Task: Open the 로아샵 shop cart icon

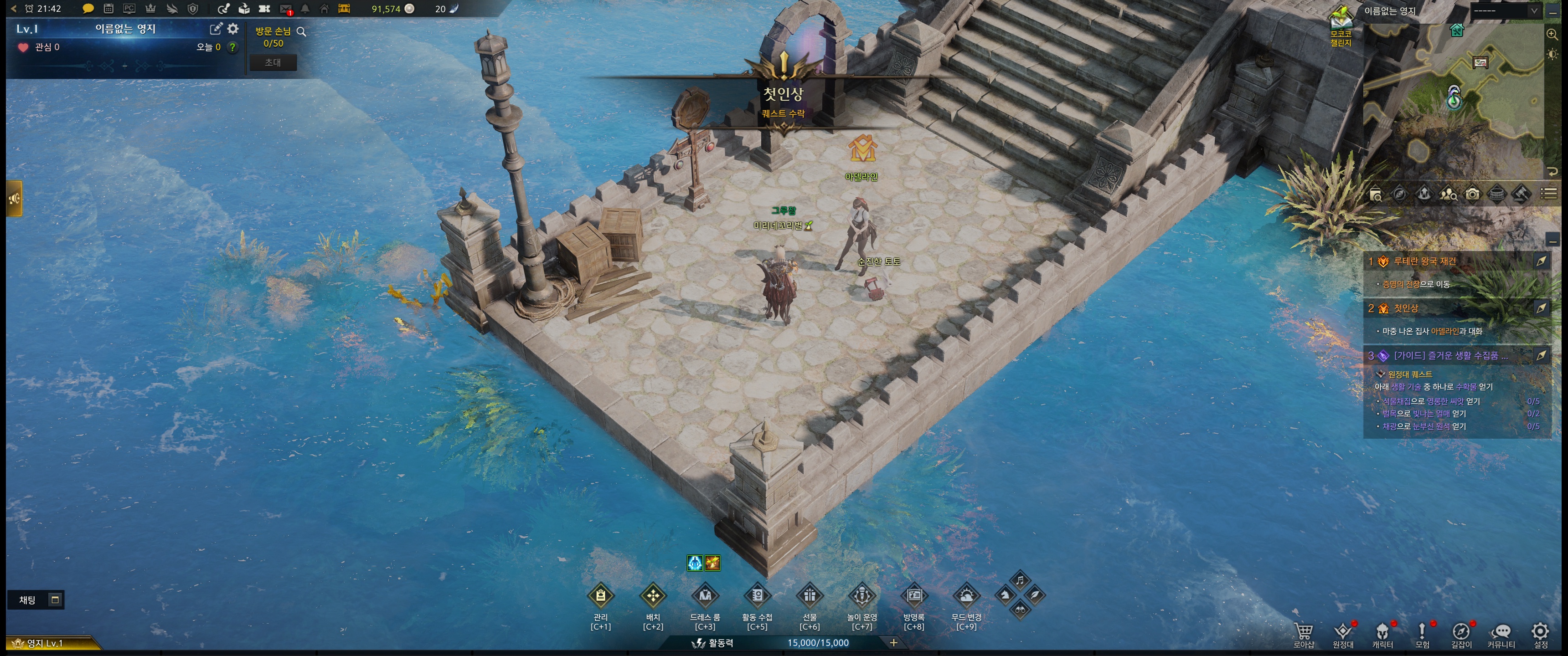Action: click(1303, 632)
